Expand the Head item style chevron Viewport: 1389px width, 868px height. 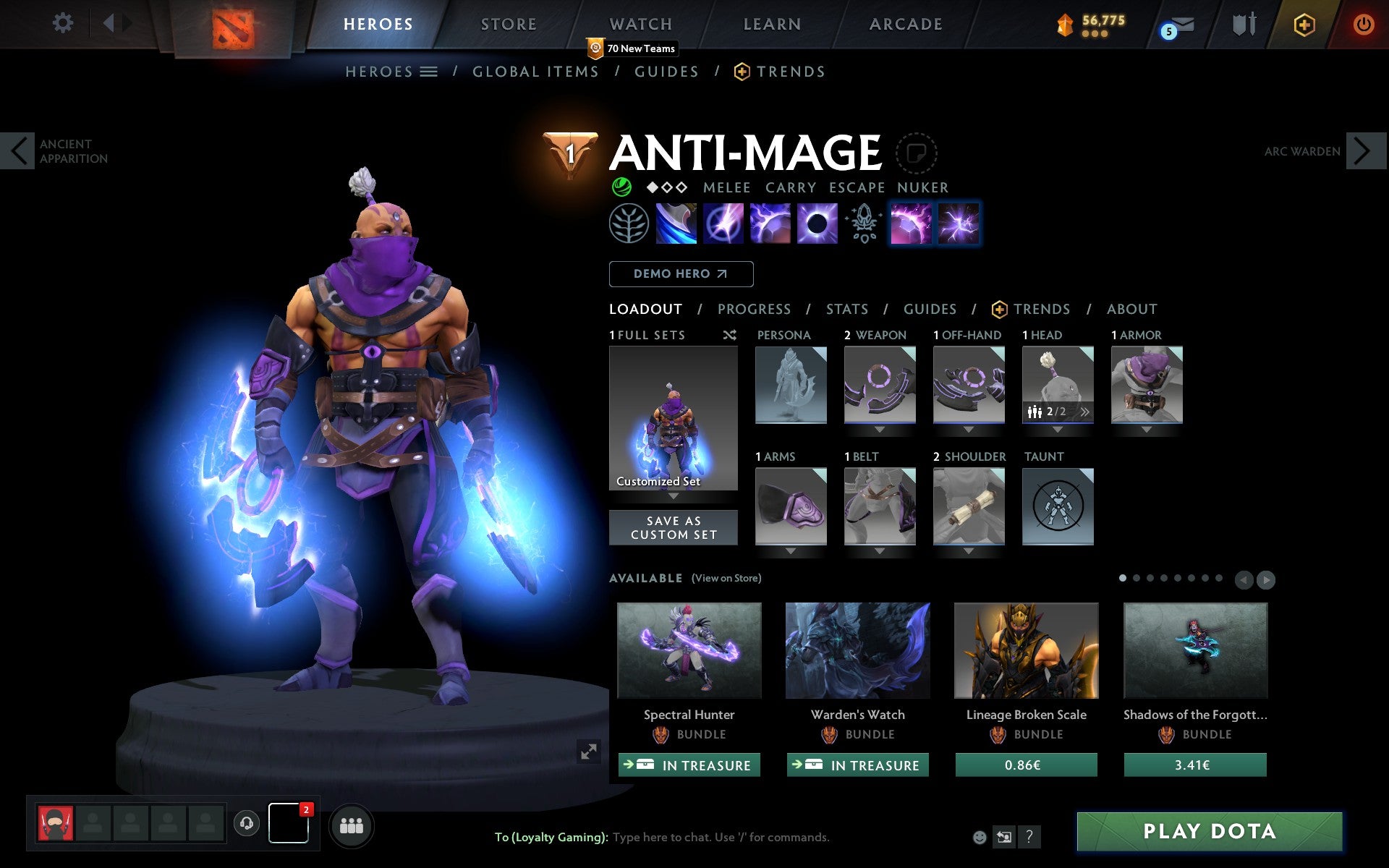pos(1085,412)
